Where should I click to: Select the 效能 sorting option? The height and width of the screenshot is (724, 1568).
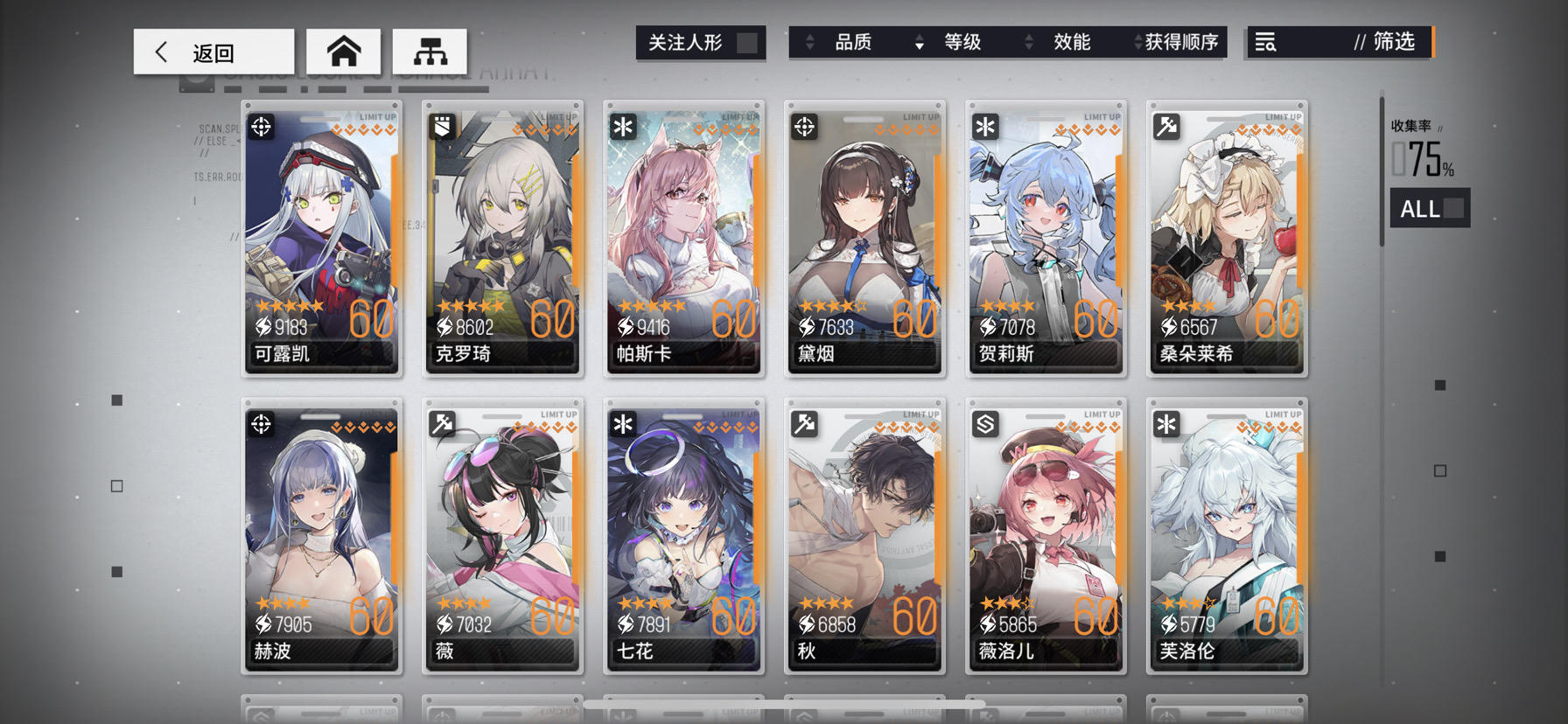(1073, 42)
